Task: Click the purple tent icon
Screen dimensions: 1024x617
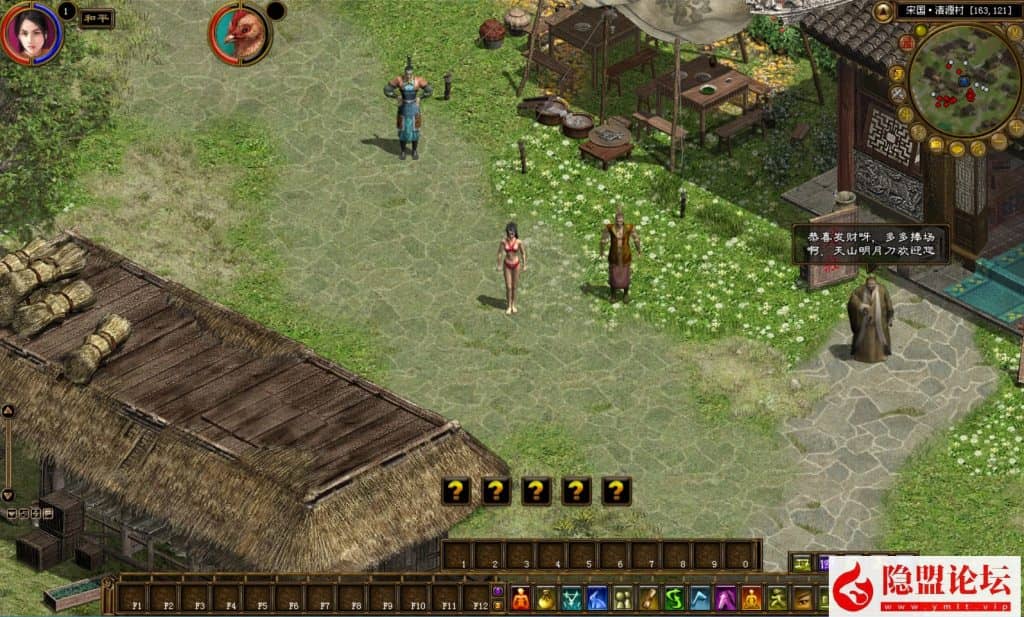Action: click(x=725, y=598)
